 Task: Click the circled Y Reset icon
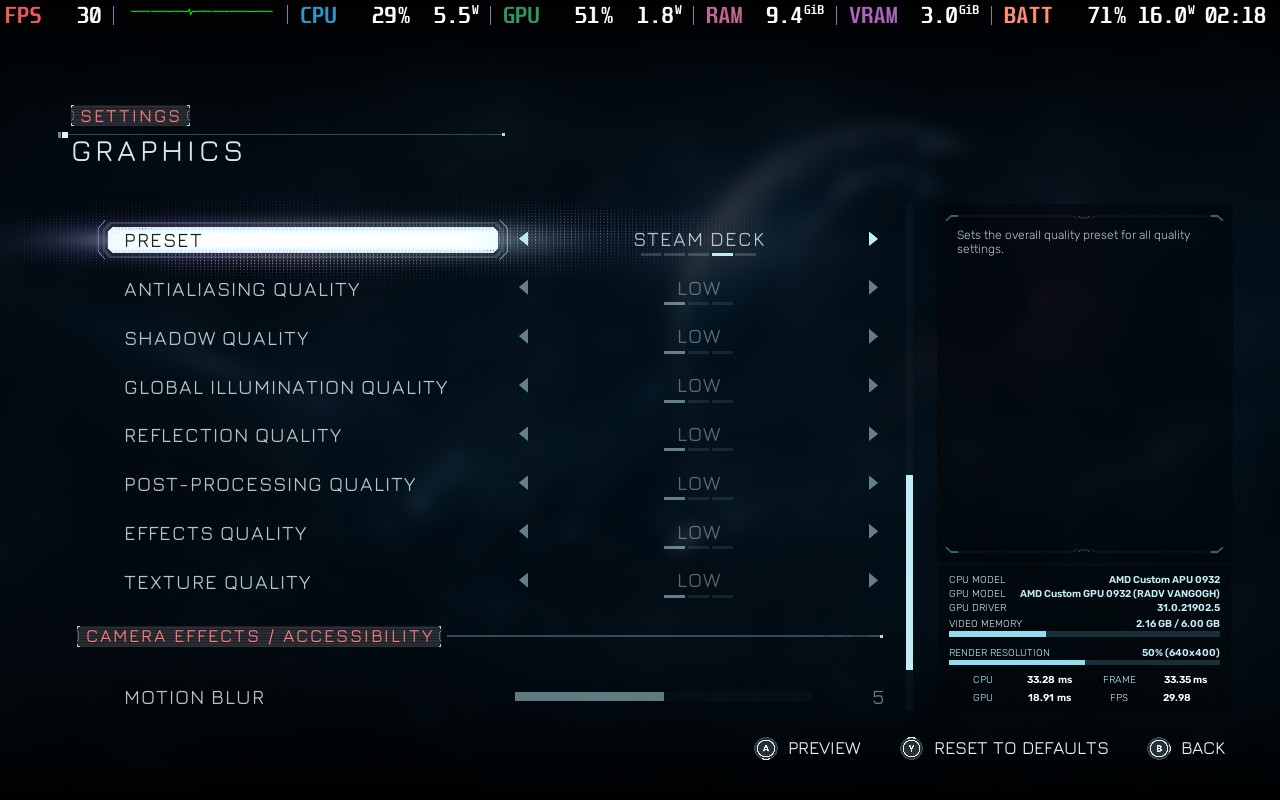pos(911,748)
